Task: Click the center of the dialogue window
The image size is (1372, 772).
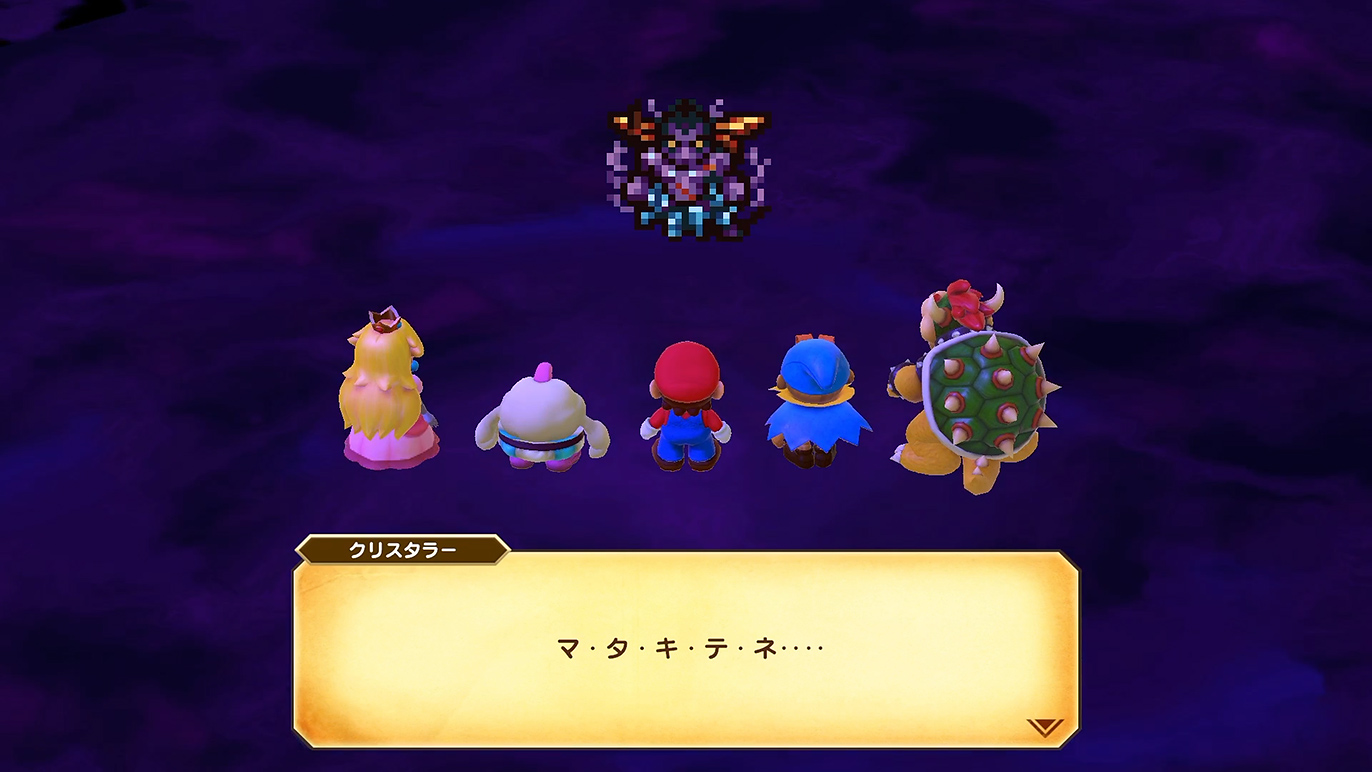Action: [685, 650]
